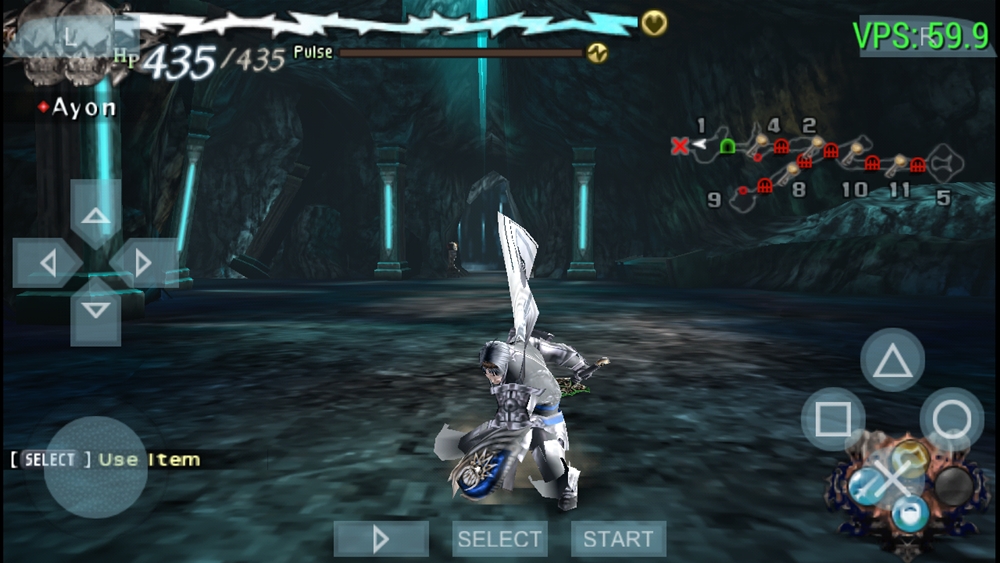Tap the d-pad right arrow
This screenshot has width=1000, height=563.
click(144, 263)
